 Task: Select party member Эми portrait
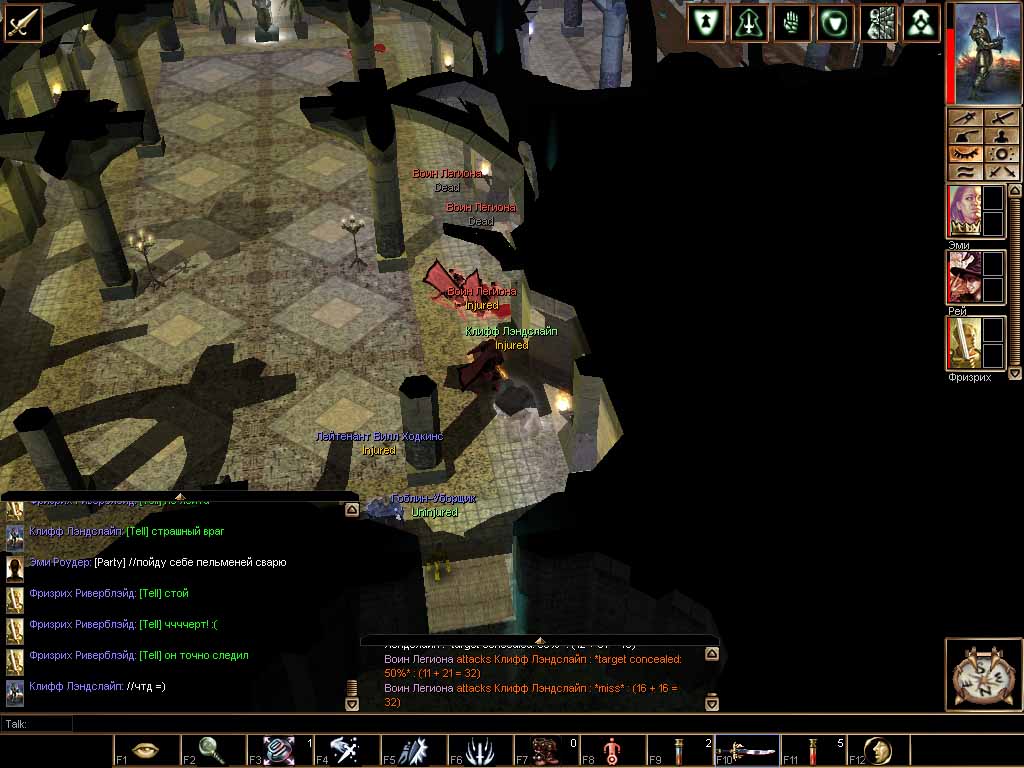964,211
